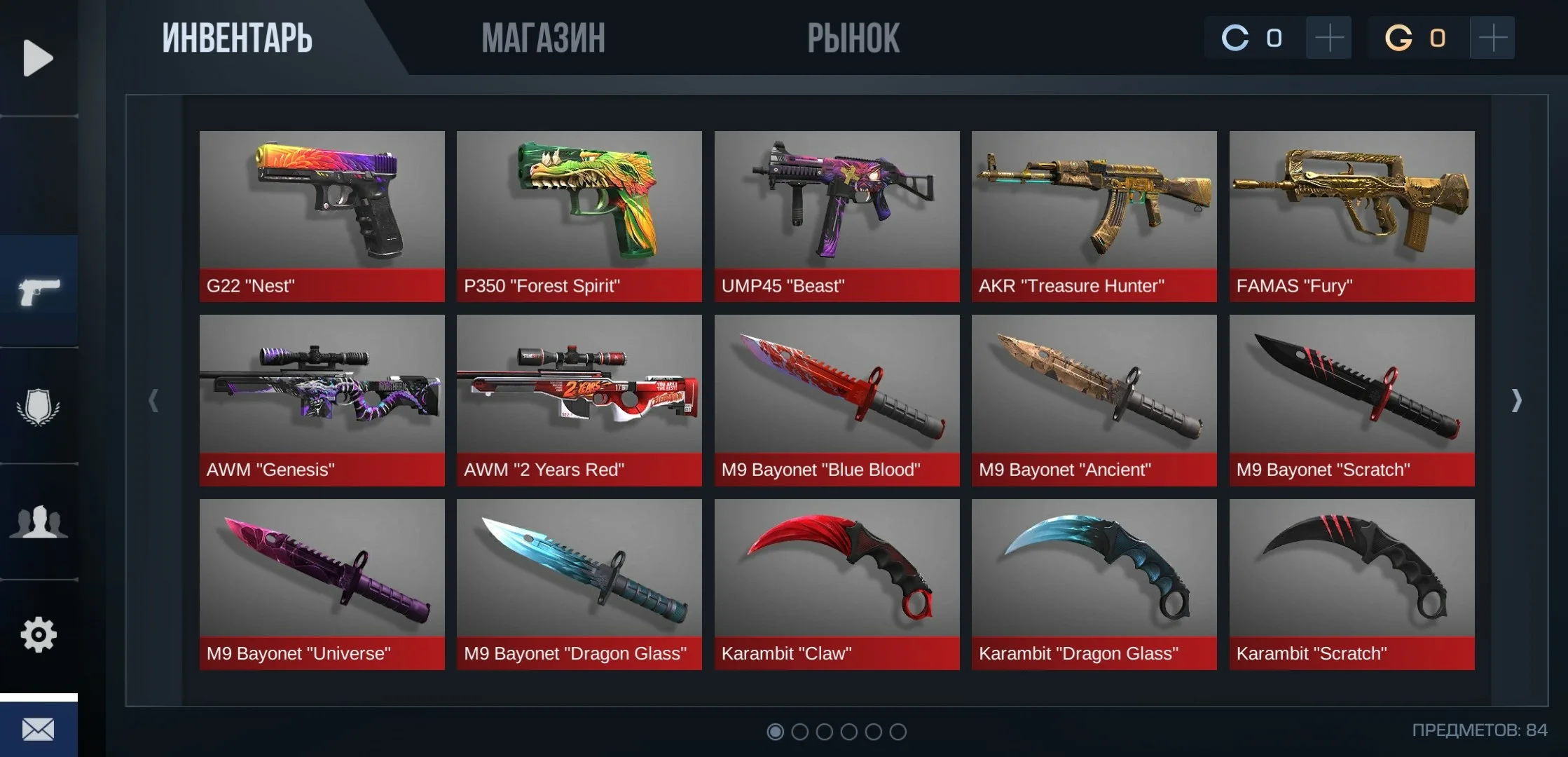The width and height of the screenshot is (1568, 757).
Task: Add gold currency with the plus button
Action: tap(1492, 38)
